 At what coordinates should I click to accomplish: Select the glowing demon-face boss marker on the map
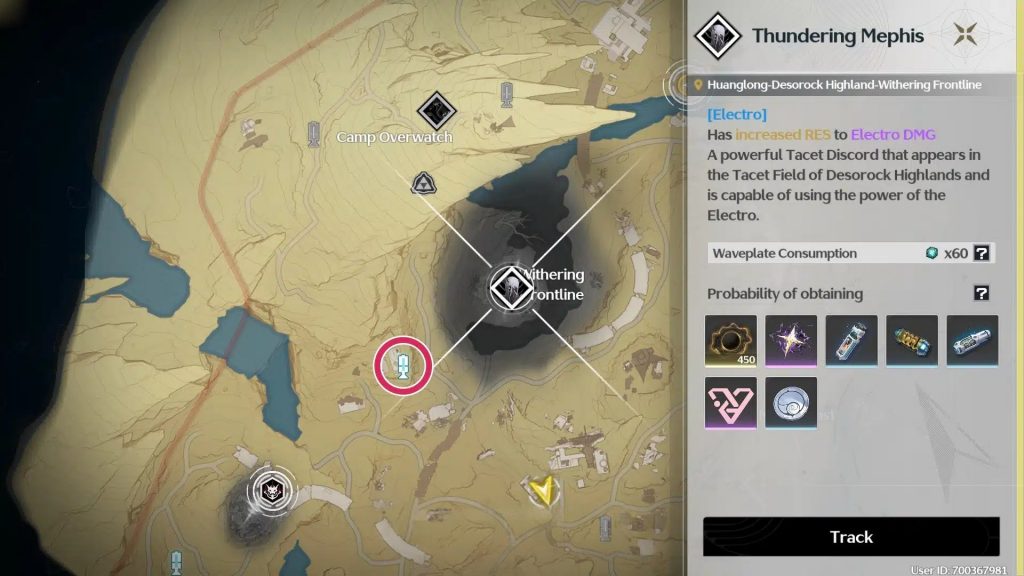(x=271, y=490)
